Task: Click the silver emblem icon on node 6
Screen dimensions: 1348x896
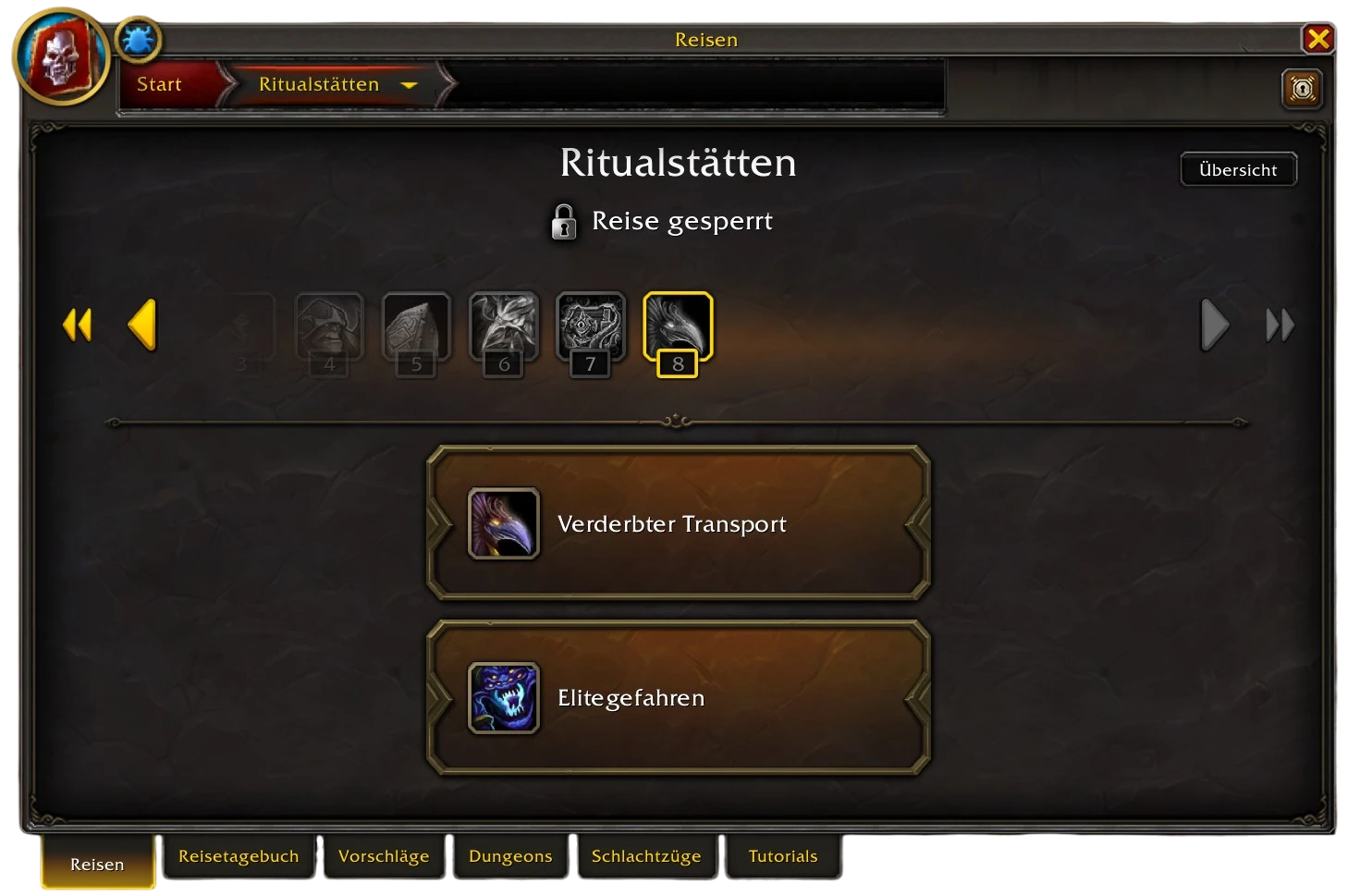Action: (x=504, y=325)
